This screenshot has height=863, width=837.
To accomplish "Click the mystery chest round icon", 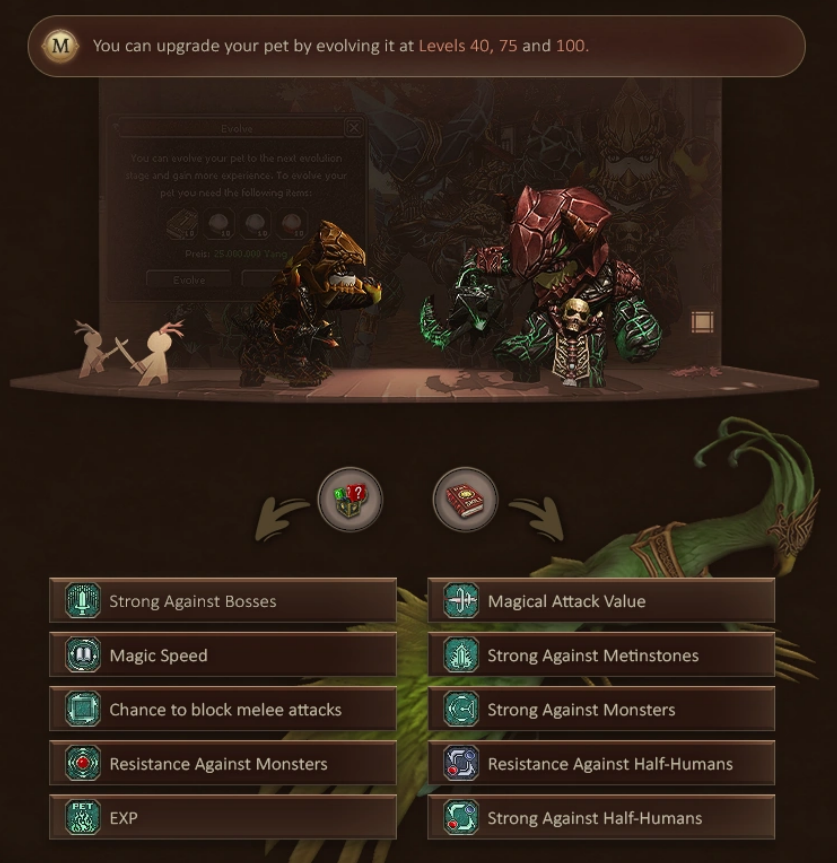I will click(350, 499).
